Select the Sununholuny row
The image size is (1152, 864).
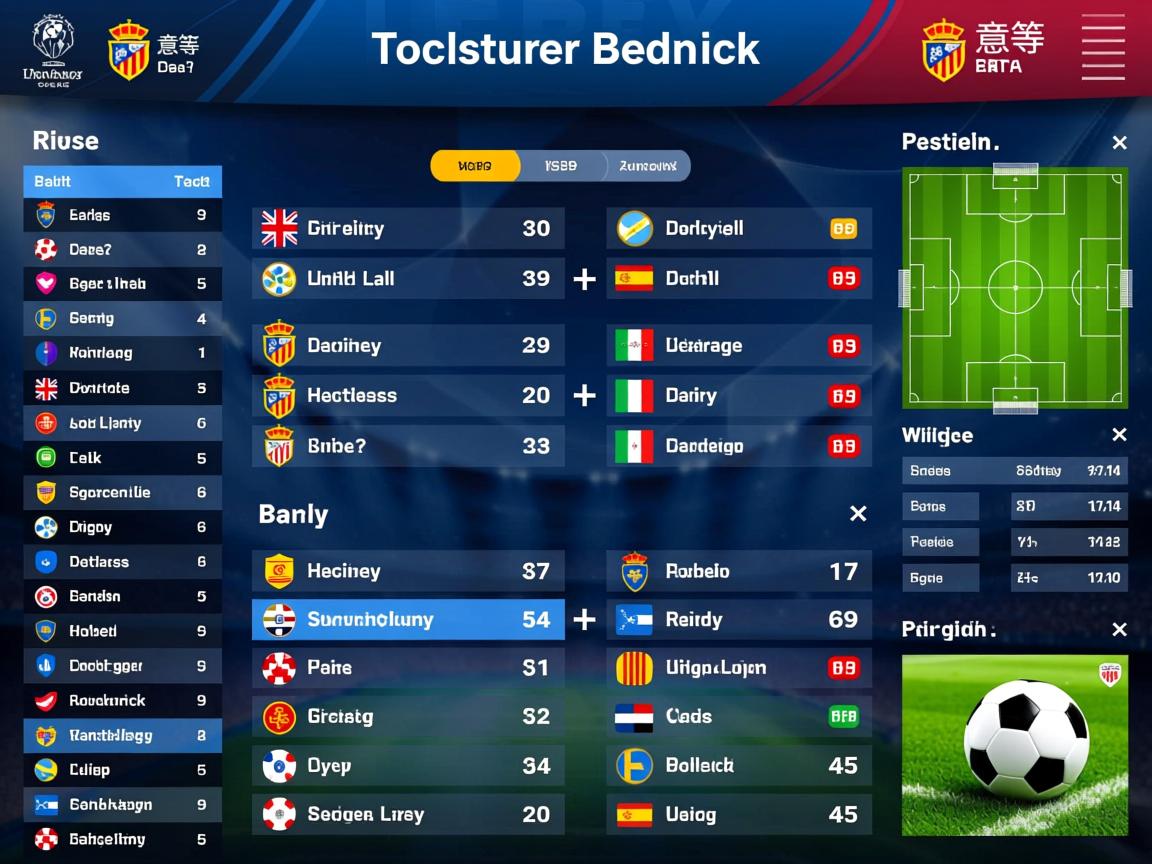408,620
